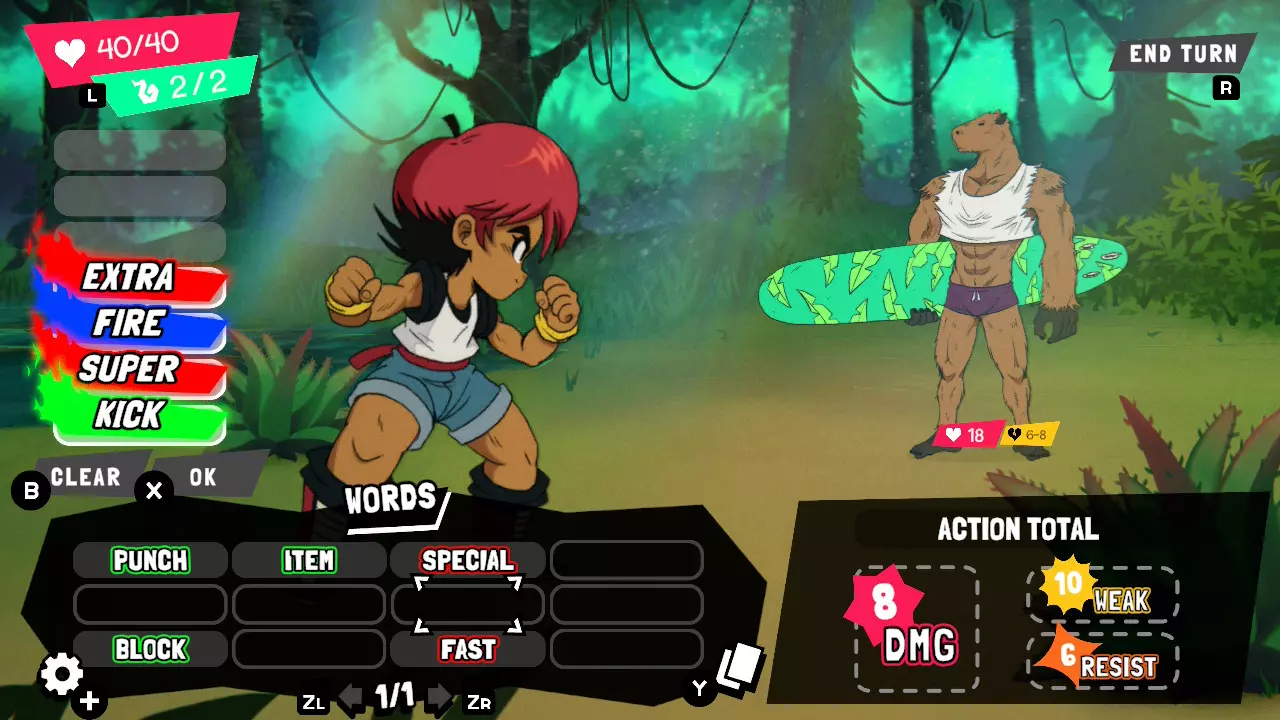Click the KICK word in the stack

coord(130,415)
